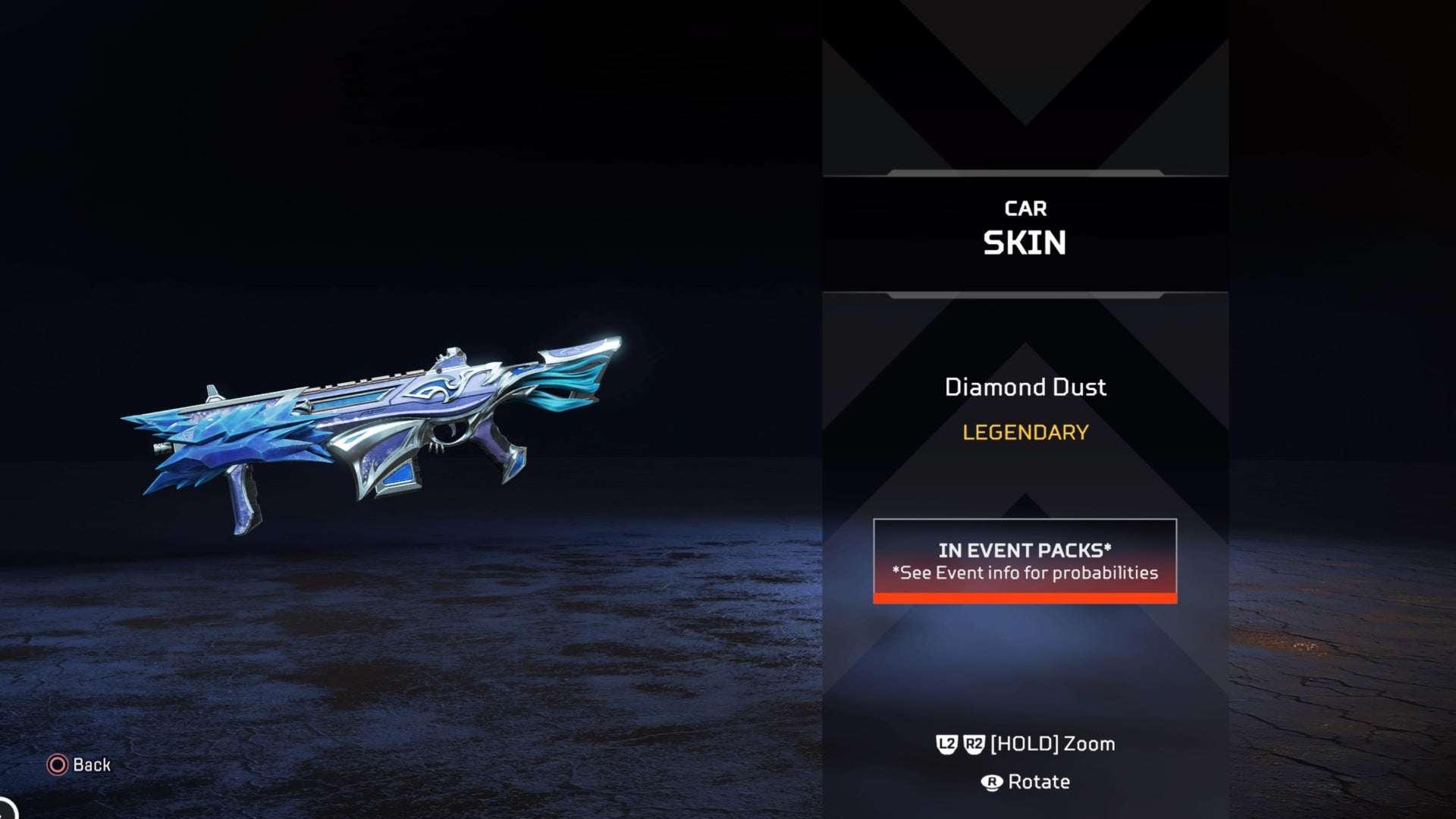Select the SKIN category label
Viewport: 1456px width, 819px height.
coord(1025,243)
